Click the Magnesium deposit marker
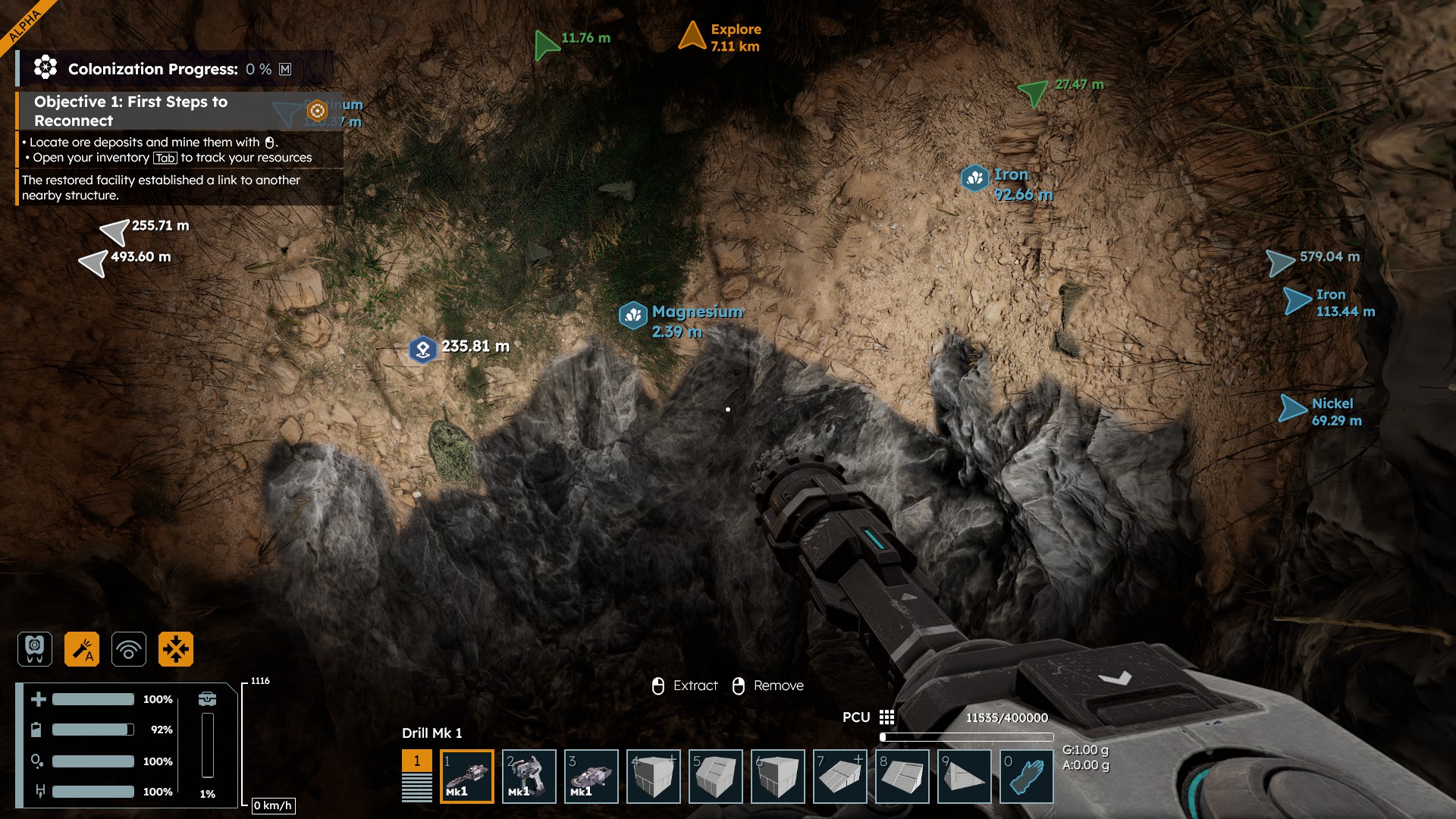Image resolution: width=1456 pixels, height=819 pixels. click(x=633, y=315)
